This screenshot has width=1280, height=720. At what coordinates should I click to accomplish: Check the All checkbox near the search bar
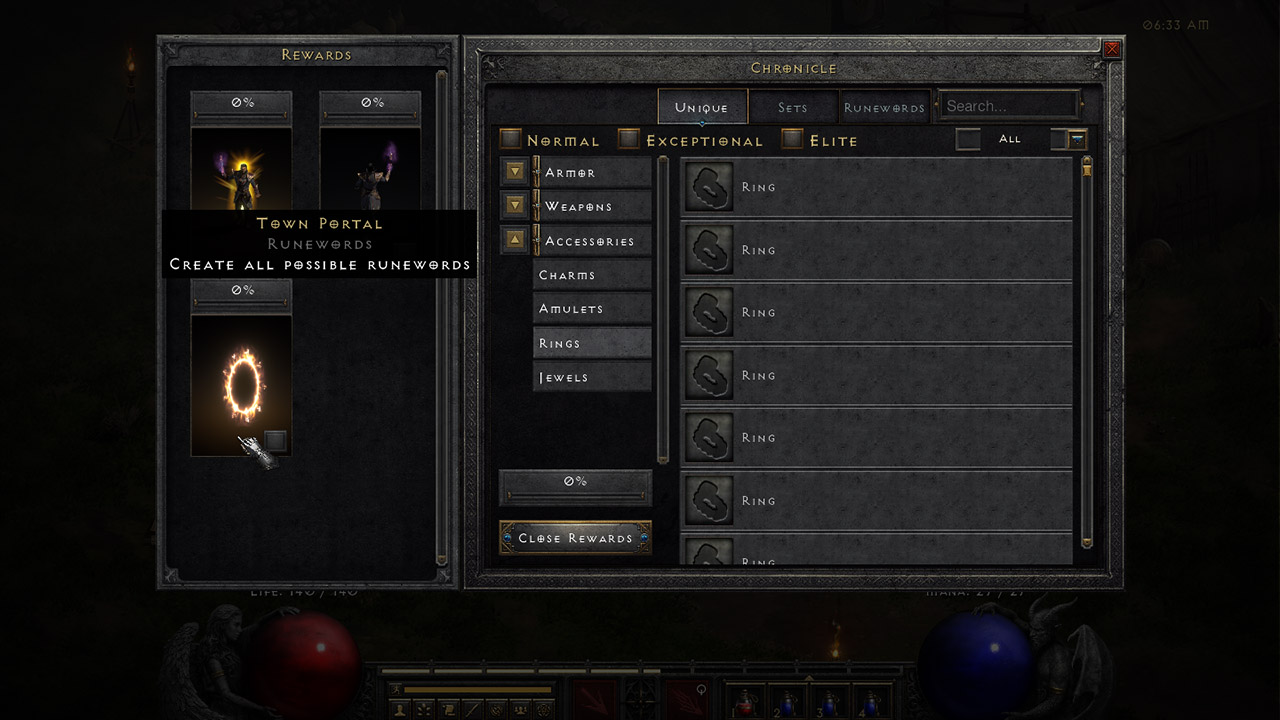tap(967, 139)
